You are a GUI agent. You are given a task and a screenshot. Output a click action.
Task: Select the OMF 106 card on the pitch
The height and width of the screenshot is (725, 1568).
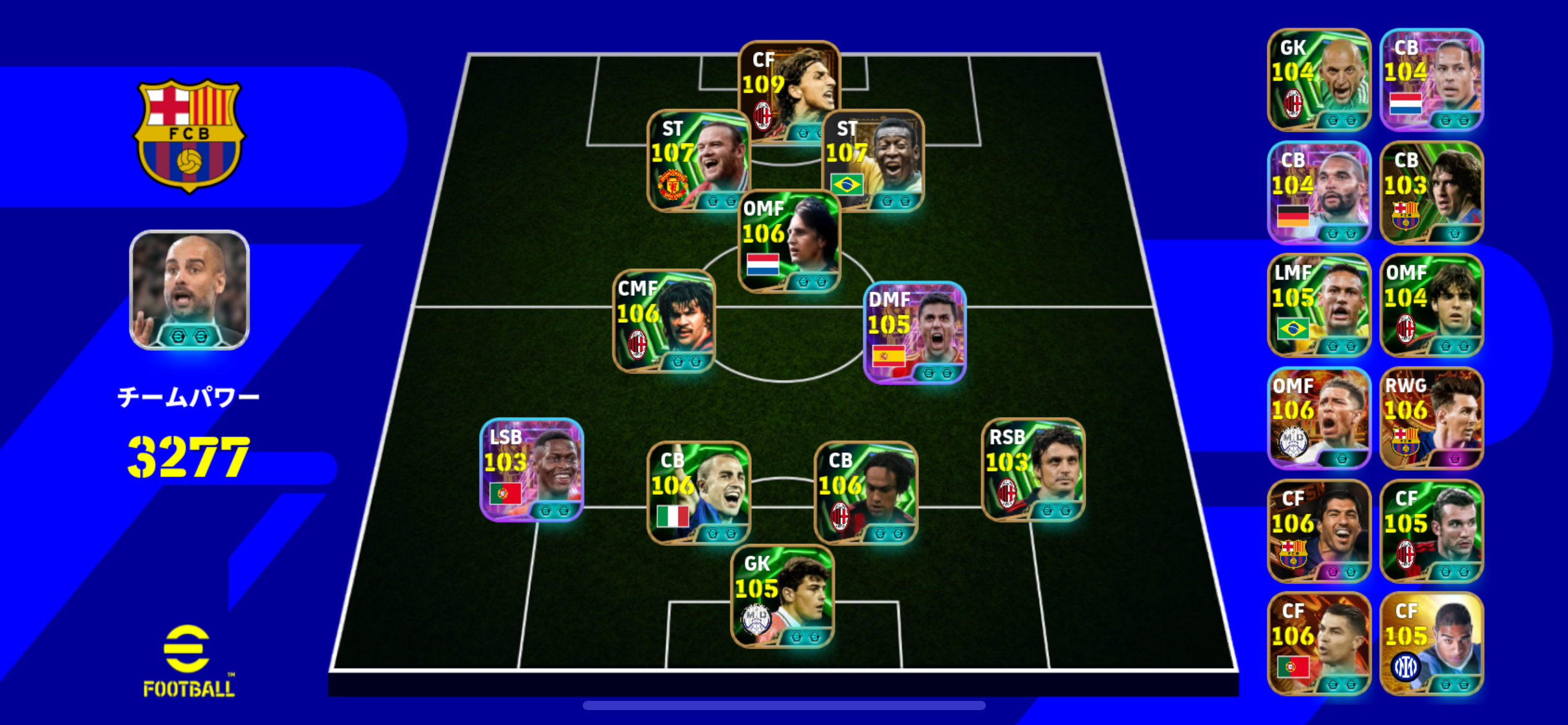click(789, 242)
